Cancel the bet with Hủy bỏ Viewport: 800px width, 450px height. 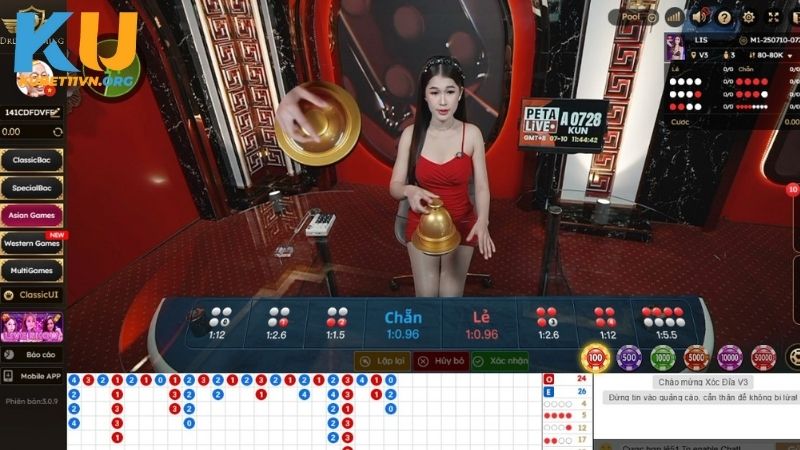[441, 360]
